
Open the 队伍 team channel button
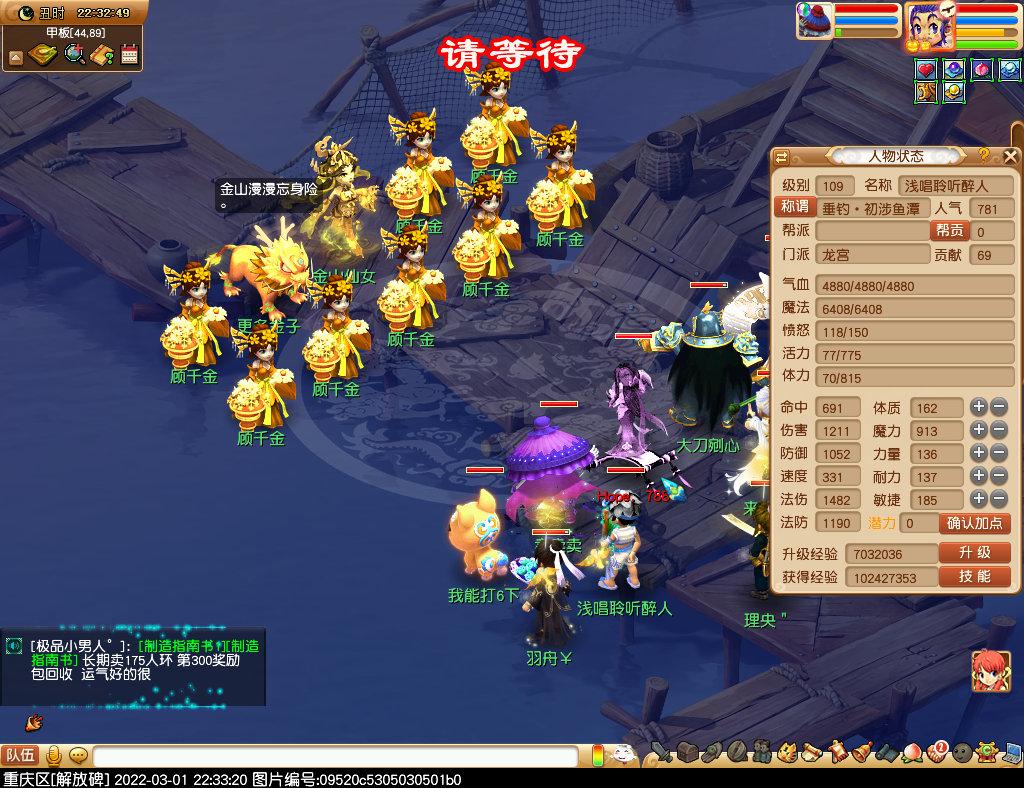point(20,756)
